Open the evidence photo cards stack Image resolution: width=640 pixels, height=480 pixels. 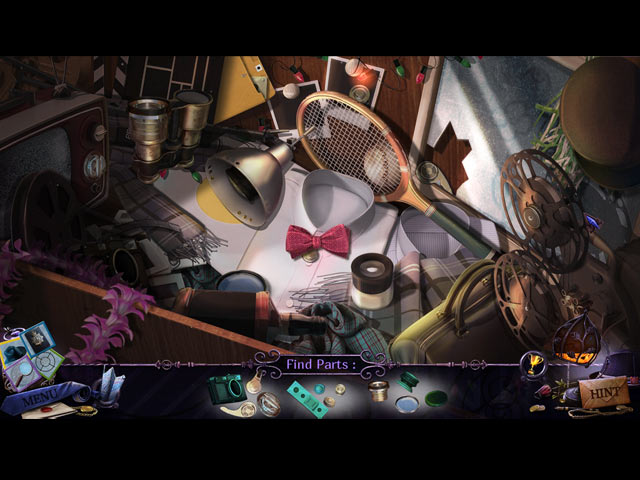(x=30, y=350)
